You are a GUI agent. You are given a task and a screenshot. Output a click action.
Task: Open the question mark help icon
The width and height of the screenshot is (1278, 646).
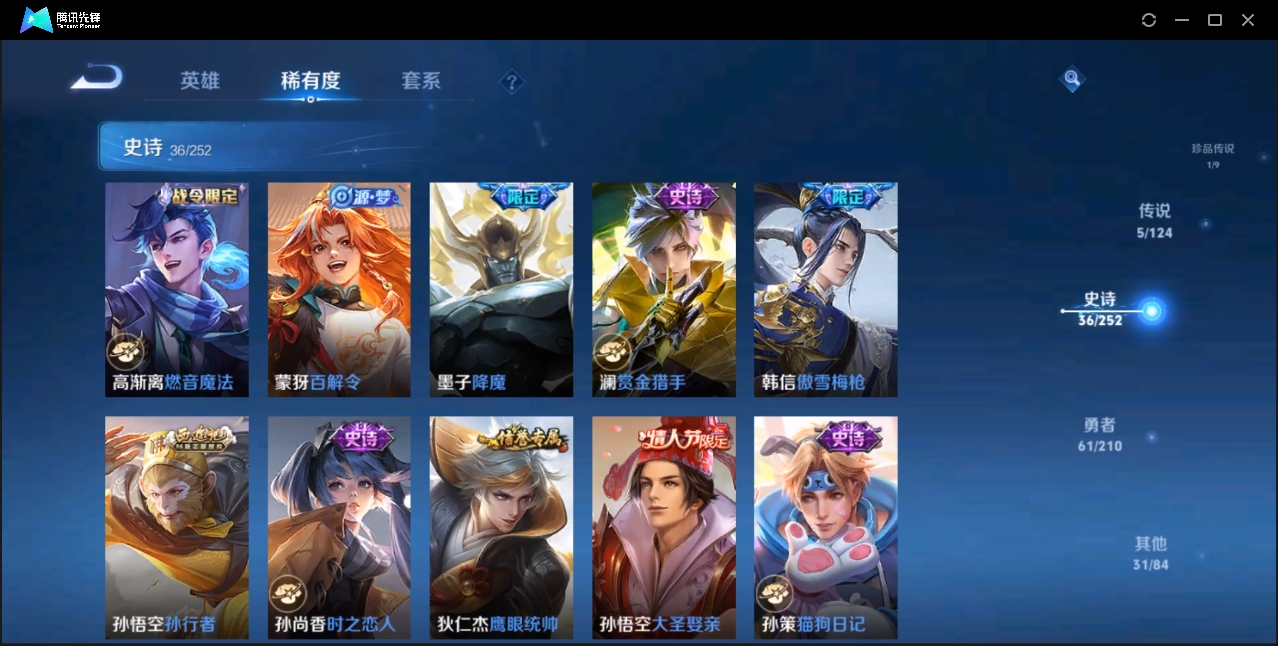coord(511,82)
